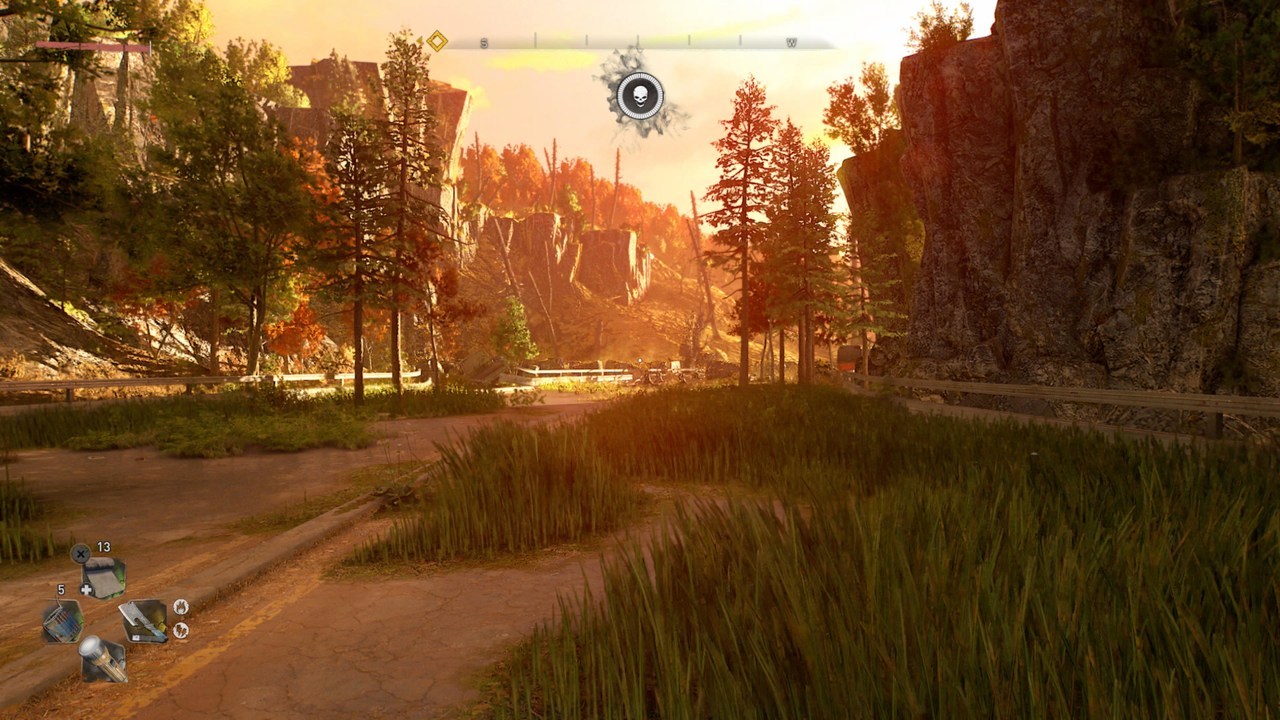Viewport: 1280px width, 720px height.
Task: Expand the weapon mods beside the machete
Action: click(x=181, y=620)
